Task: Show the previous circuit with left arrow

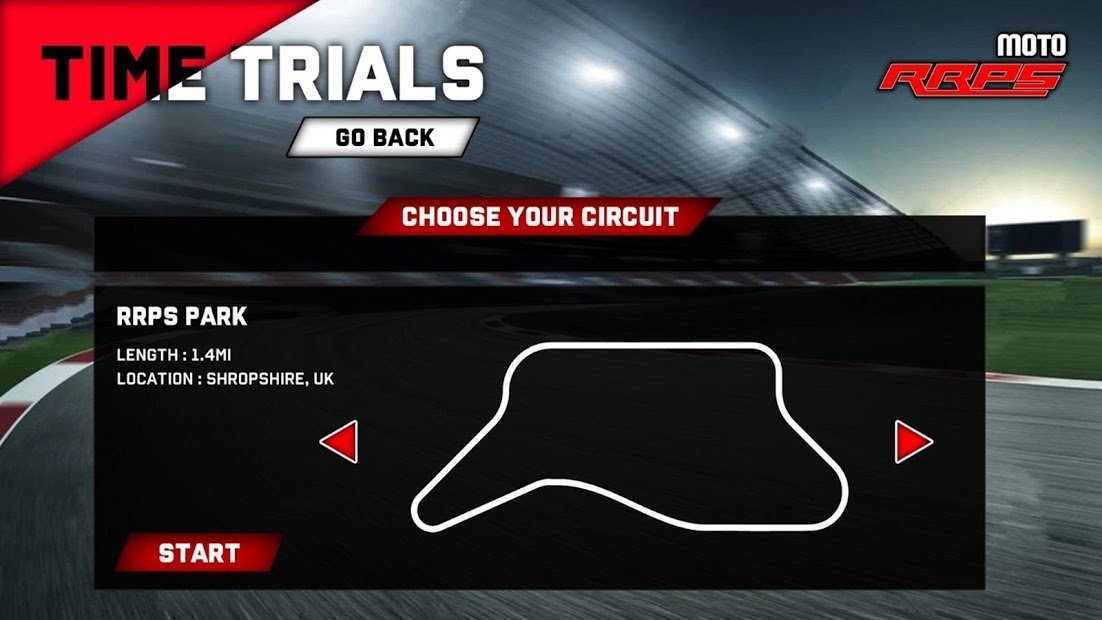Action: coord(340,441)
